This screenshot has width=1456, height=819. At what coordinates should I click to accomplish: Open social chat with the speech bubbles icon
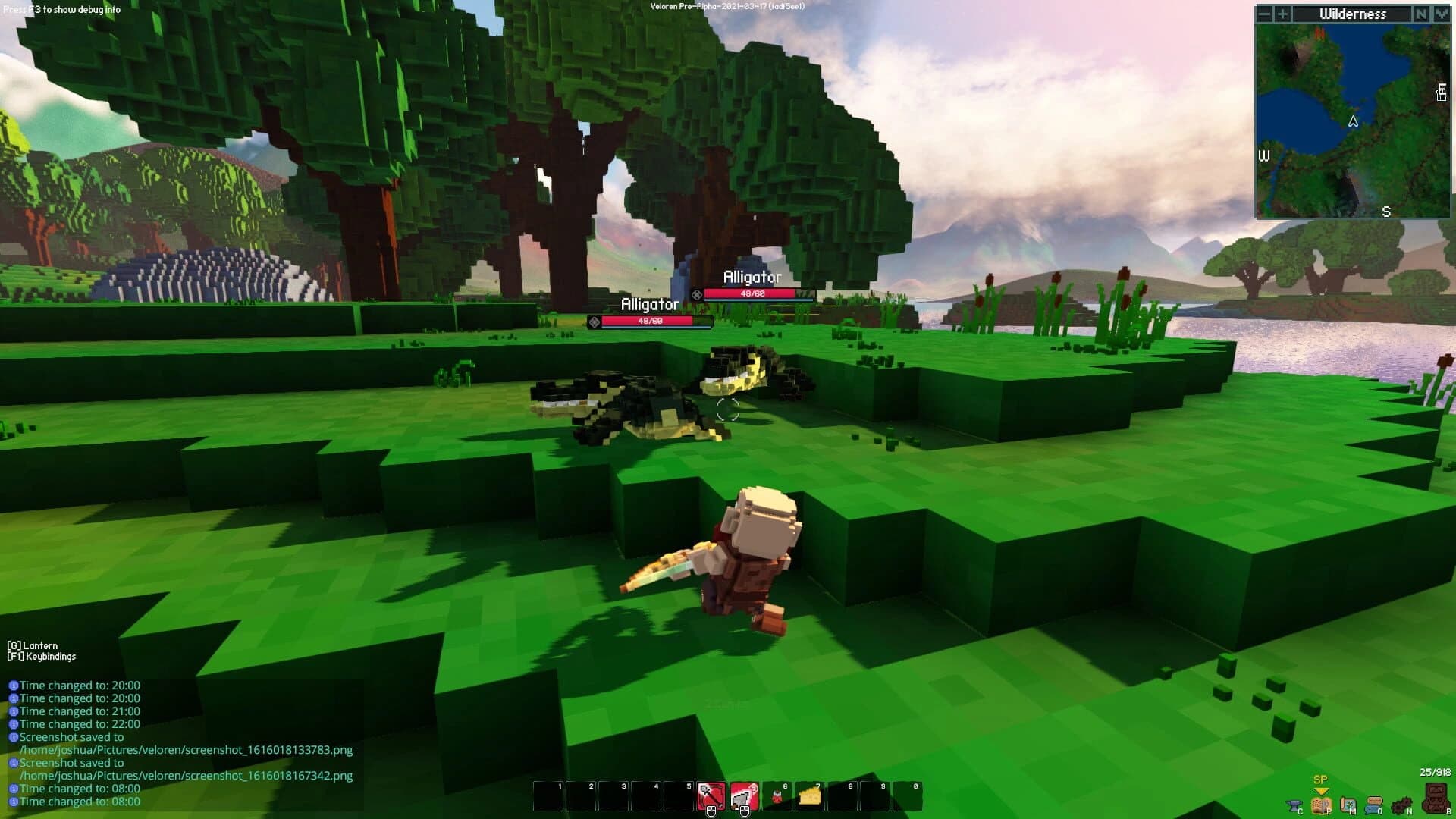point(1376,806)
